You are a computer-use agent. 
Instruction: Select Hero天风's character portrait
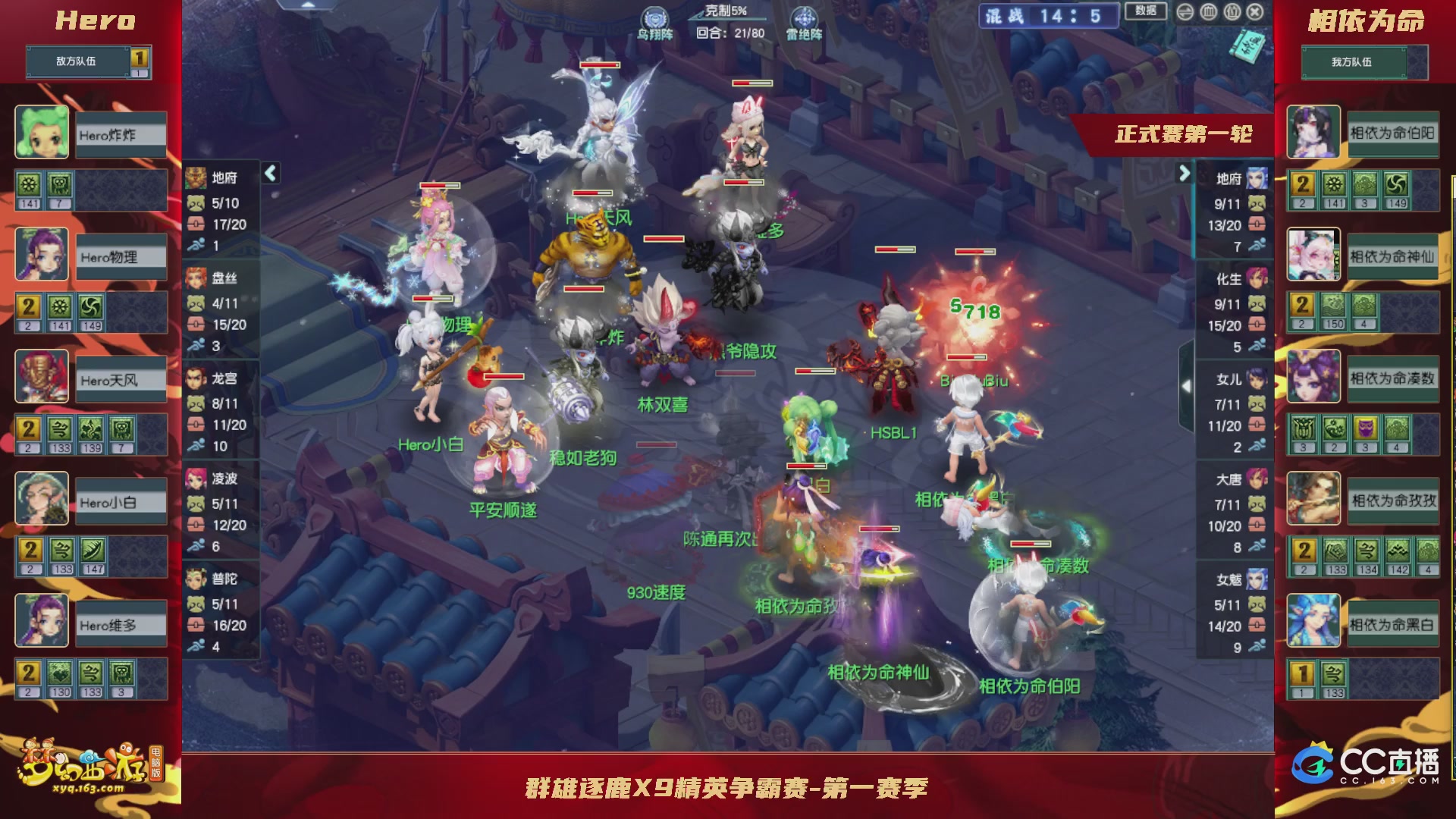coord(42,378)
